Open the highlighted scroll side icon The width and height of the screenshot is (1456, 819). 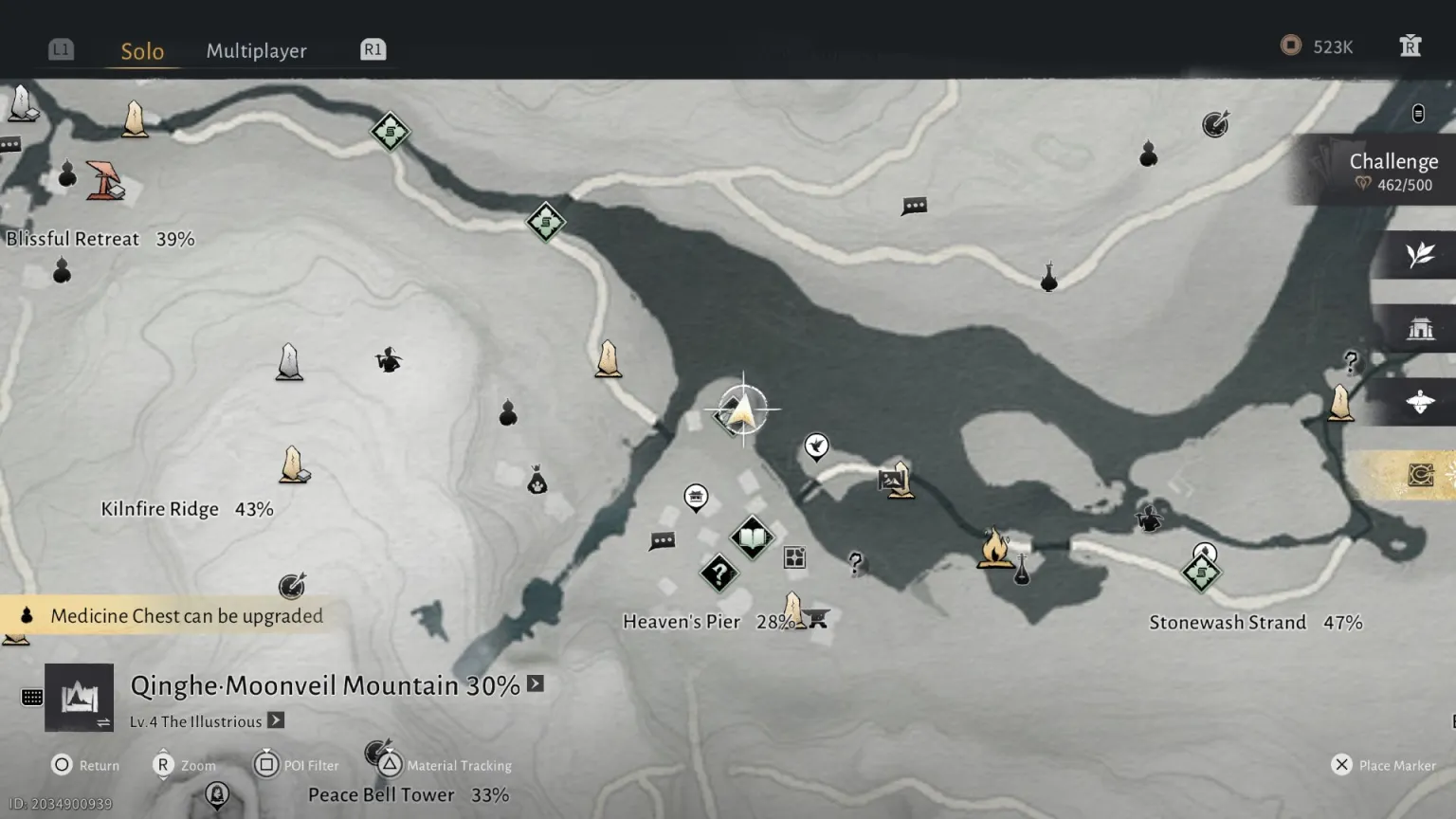coord(1419,474)
